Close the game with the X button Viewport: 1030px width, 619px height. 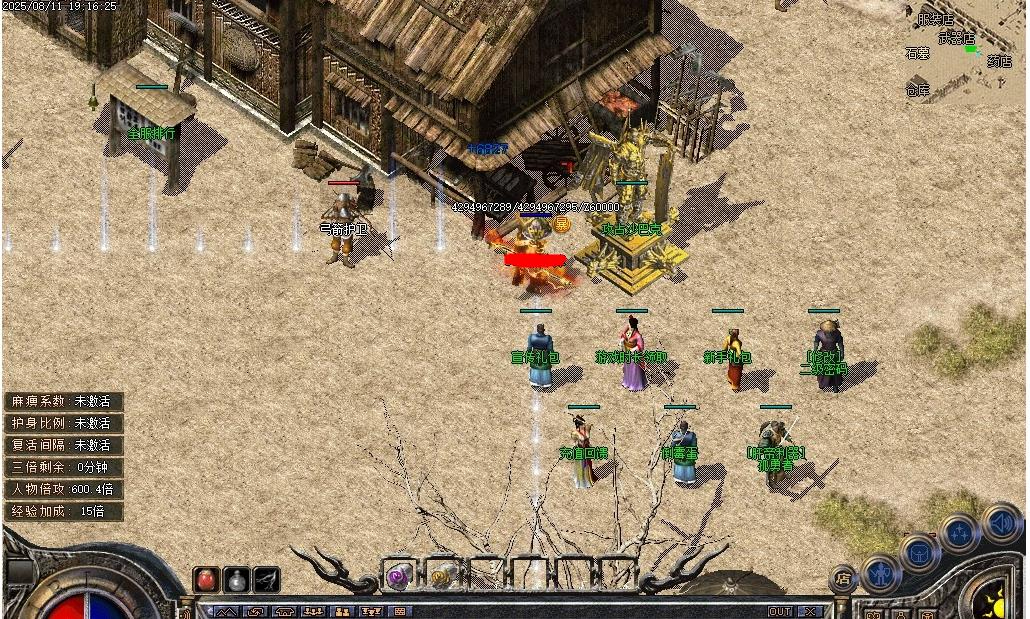(x=810, y=611)
